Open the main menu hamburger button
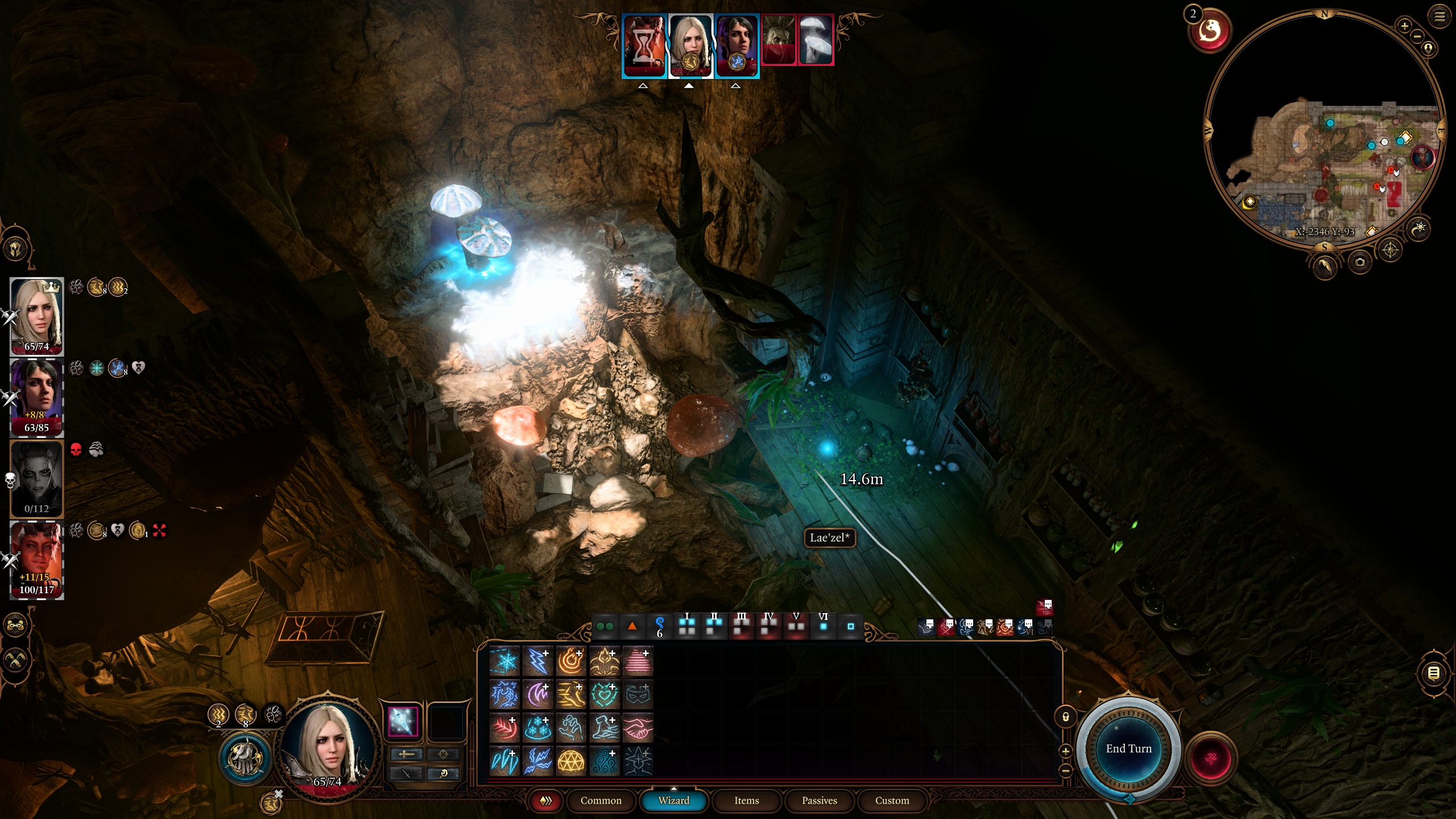This screenshot has width=1456, height=819. click(1440, 16)
